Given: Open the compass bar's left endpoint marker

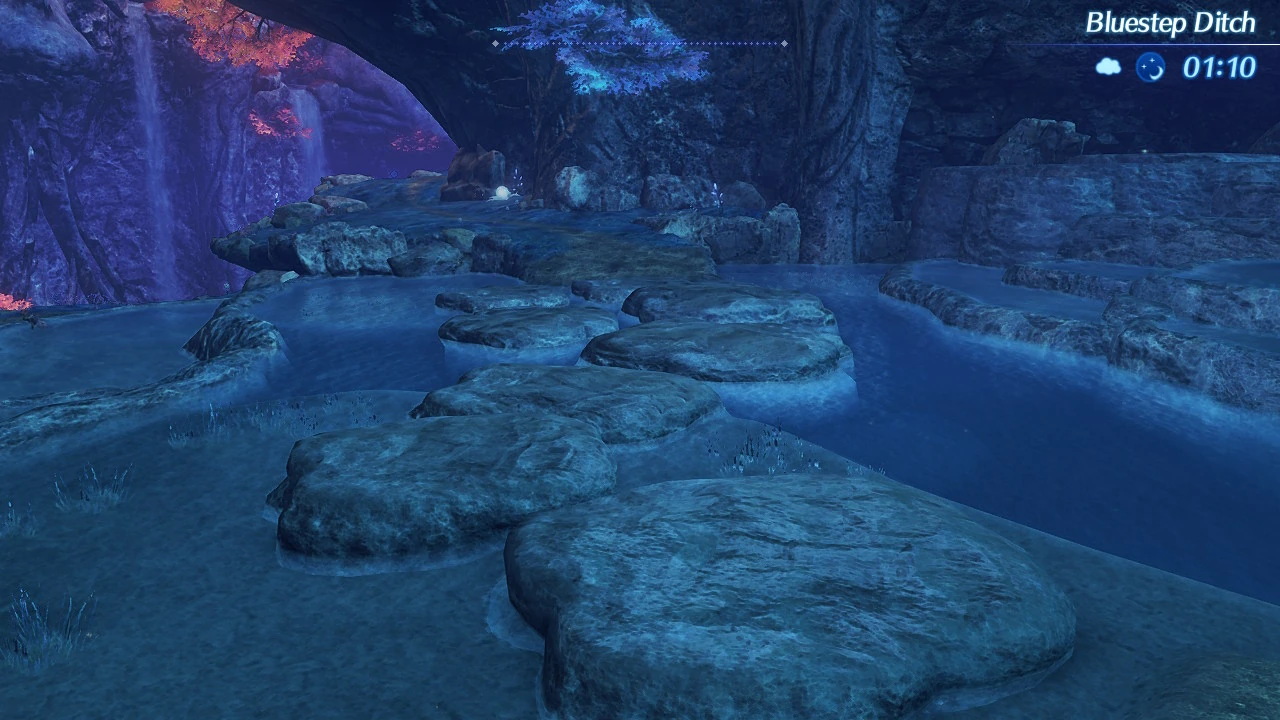Looking at the screenshot, I should [495, 43].
